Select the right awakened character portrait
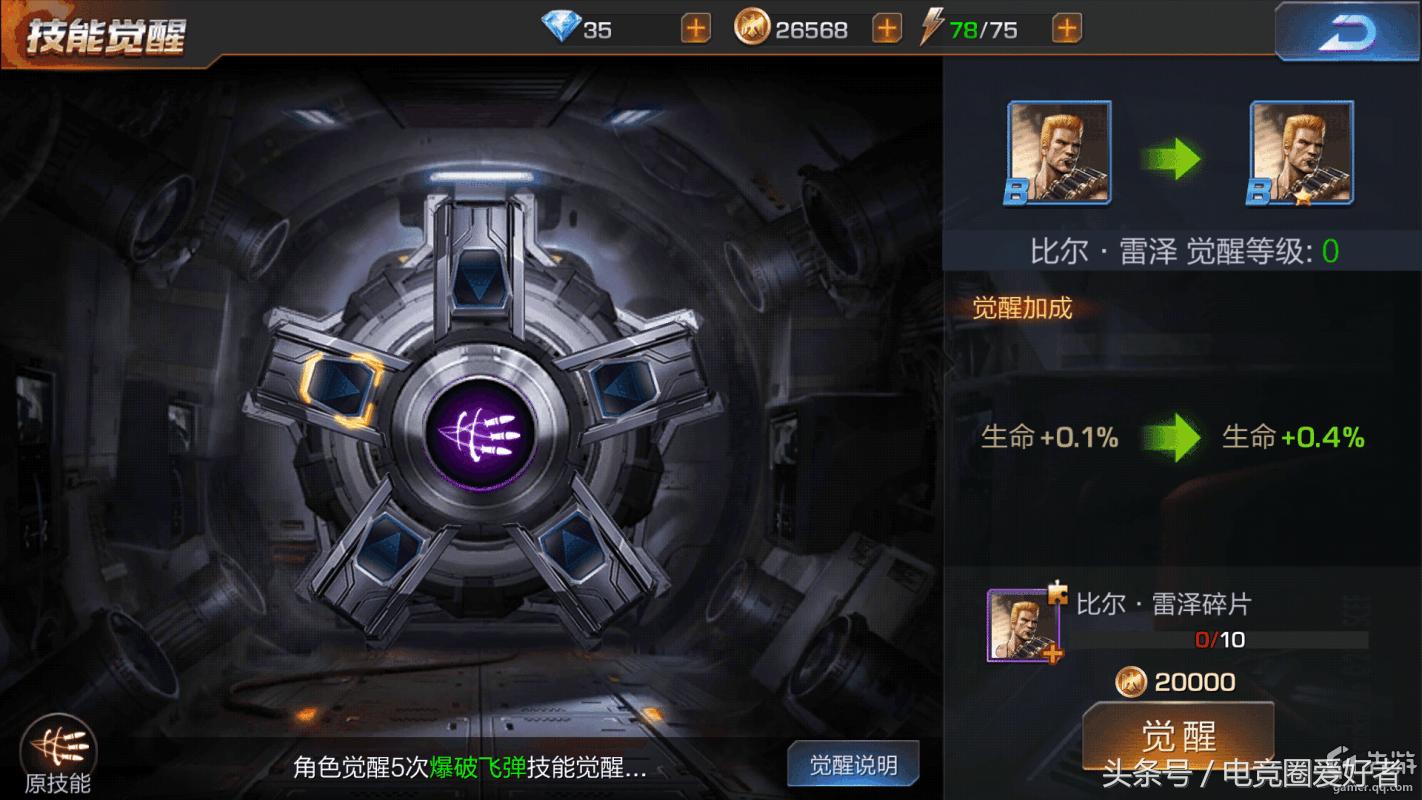Image resolution: width=1422 pixels, height=800 pixels. (1301, 152)
